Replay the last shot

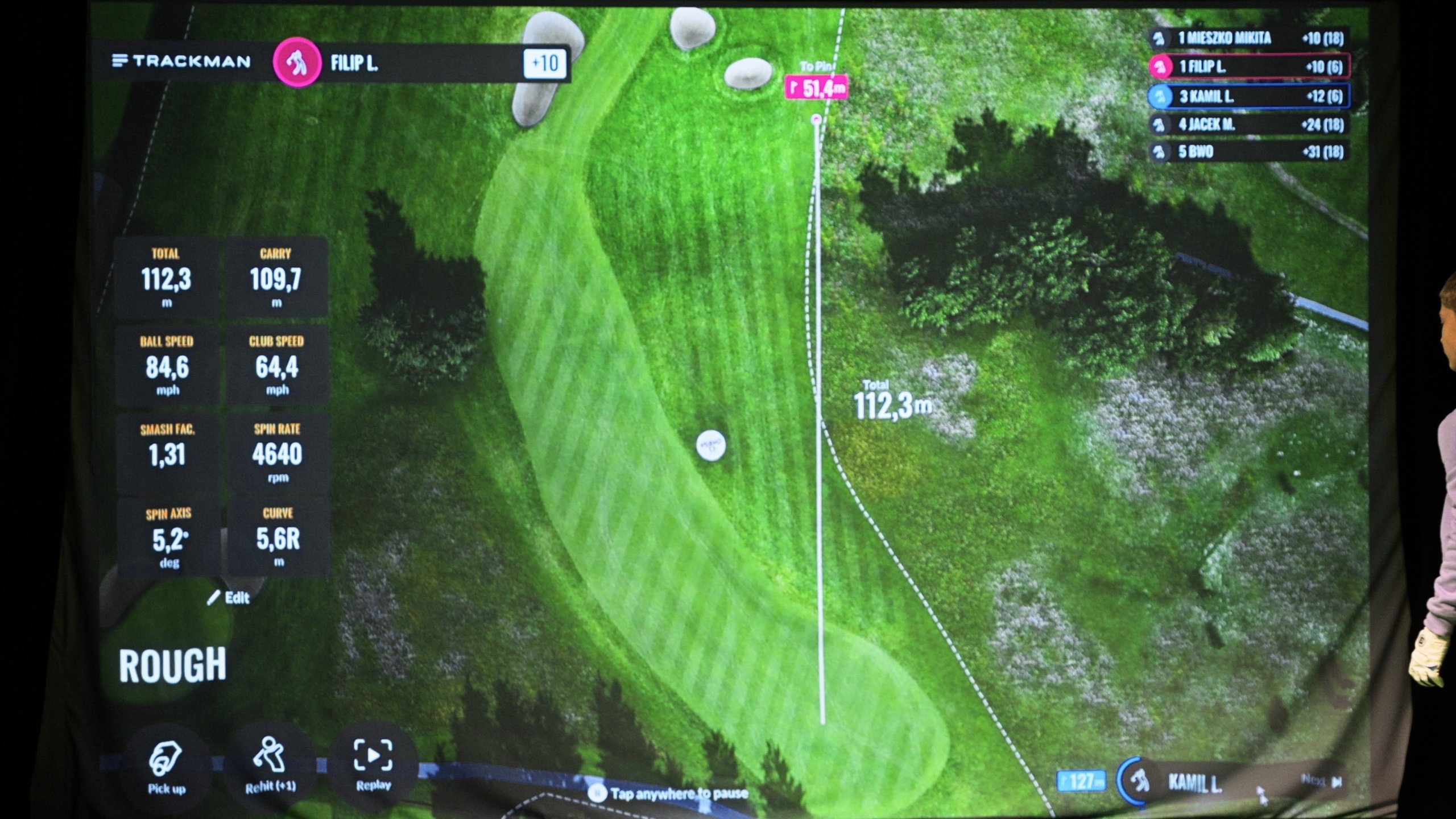point(373,762)
